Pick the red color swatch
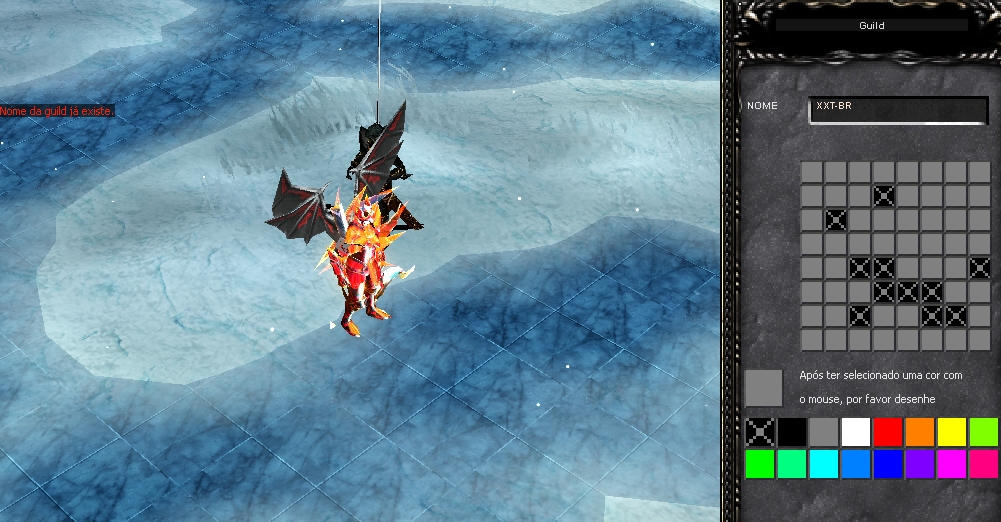The image size is (1001, 522). (888, 432)
